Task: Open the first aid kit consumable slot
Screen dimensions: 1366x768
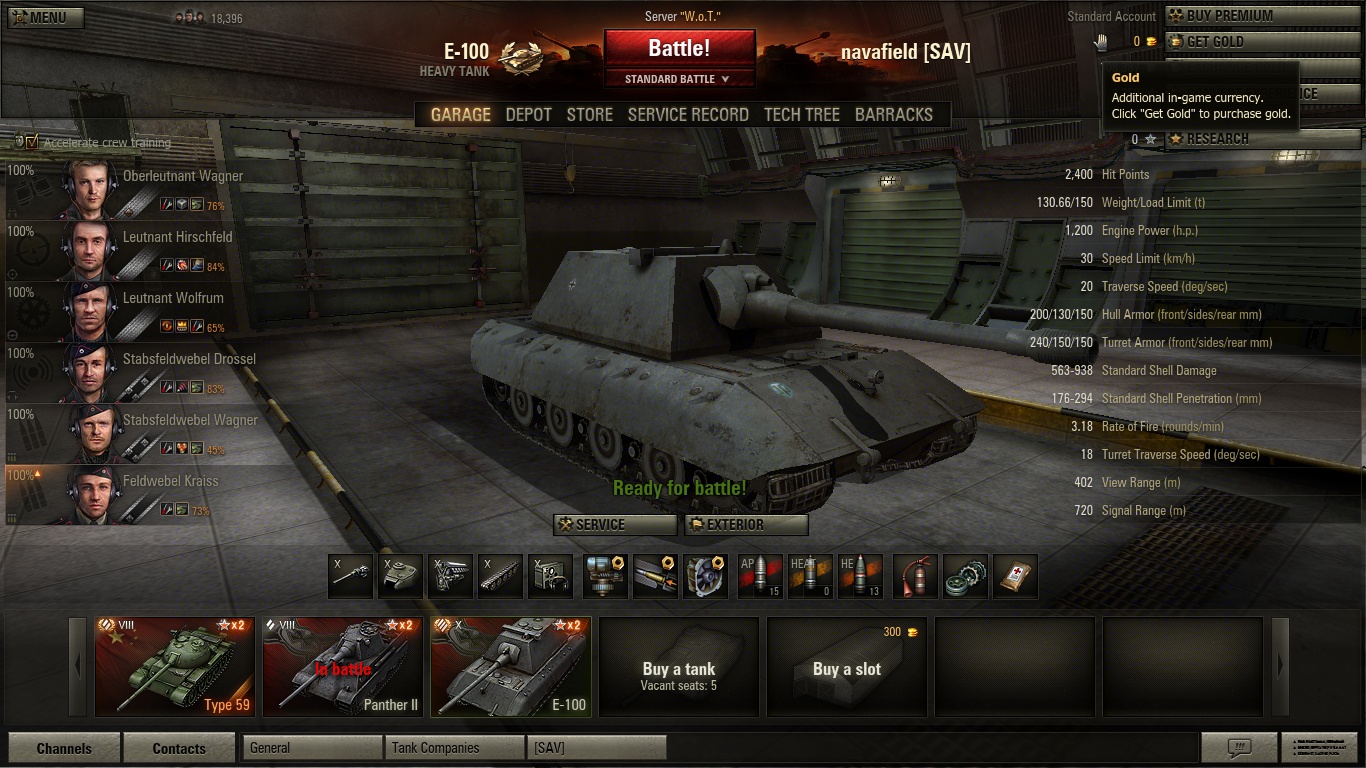Action: (x=1016, y=576)
